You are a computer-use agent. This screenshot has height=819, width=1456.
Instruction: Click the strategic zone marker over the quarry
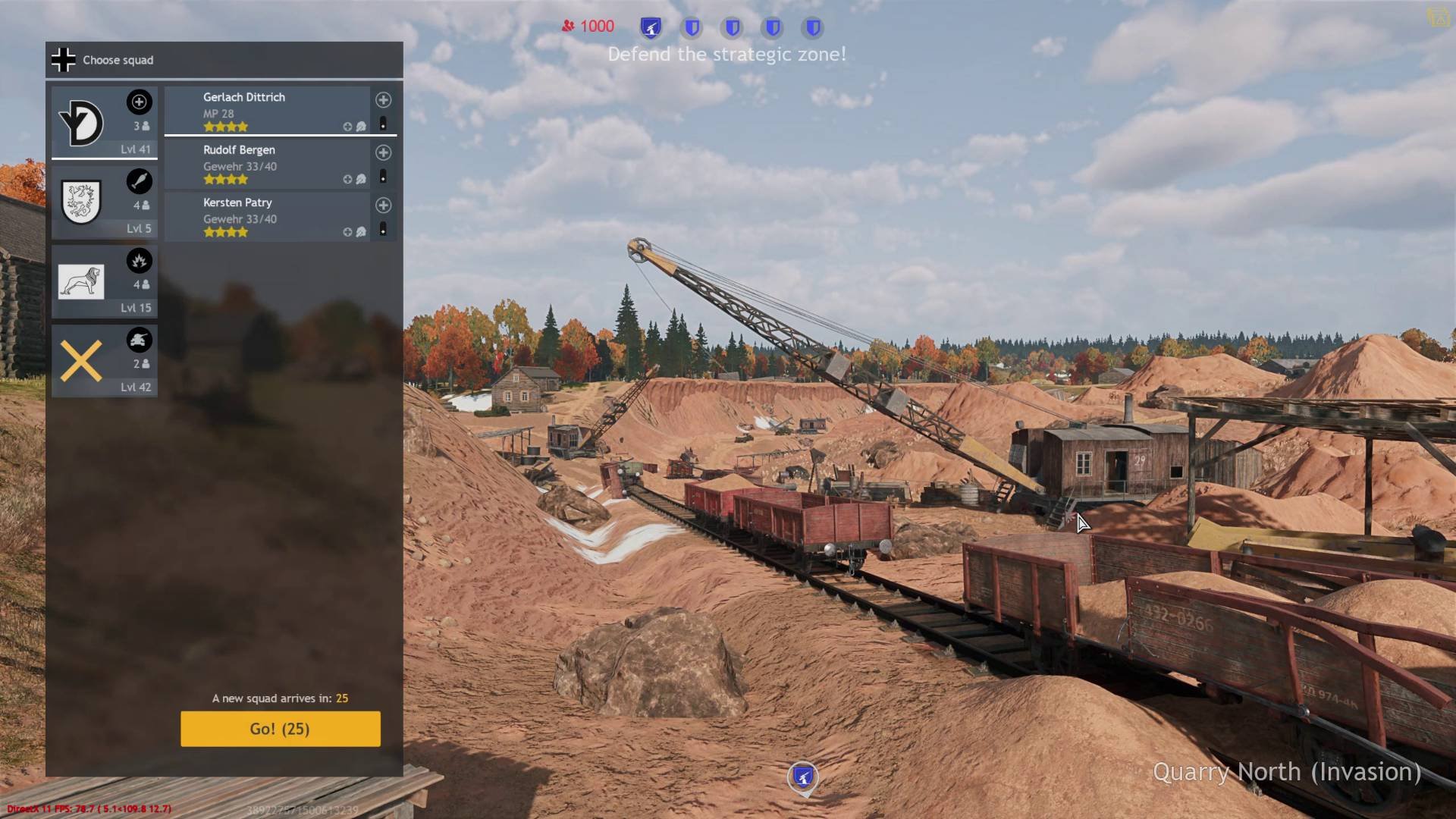[803, 777]
